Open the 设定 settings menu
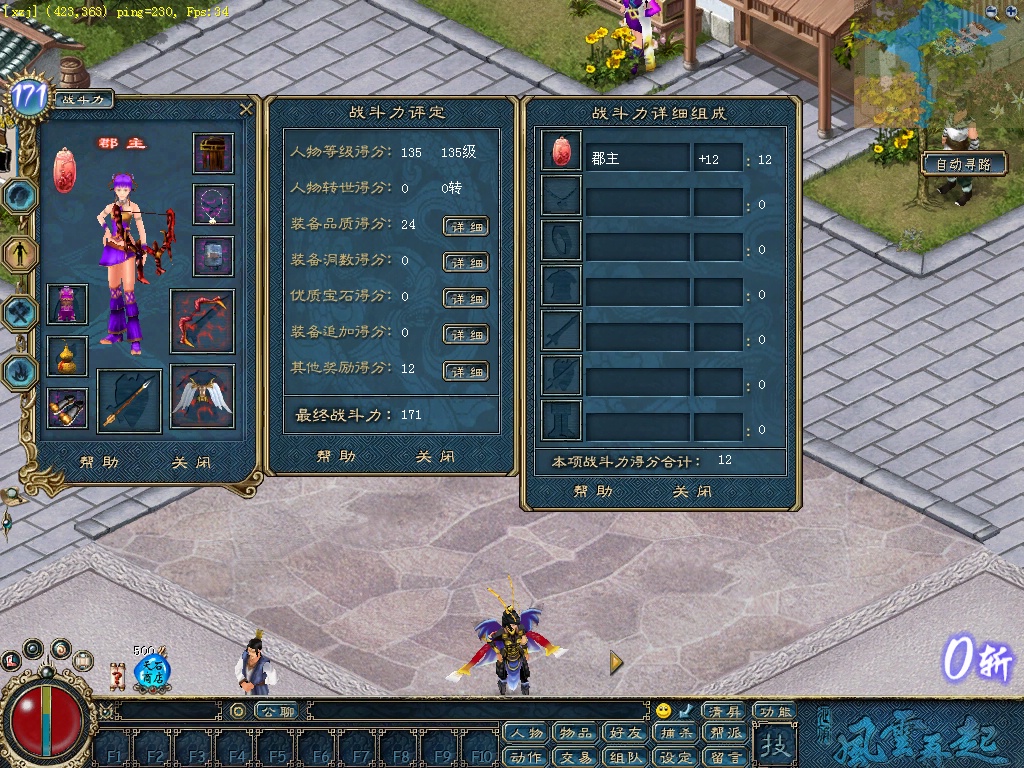Image resolution: width=1024 pixels, height=768 pixels. [676, 757]
